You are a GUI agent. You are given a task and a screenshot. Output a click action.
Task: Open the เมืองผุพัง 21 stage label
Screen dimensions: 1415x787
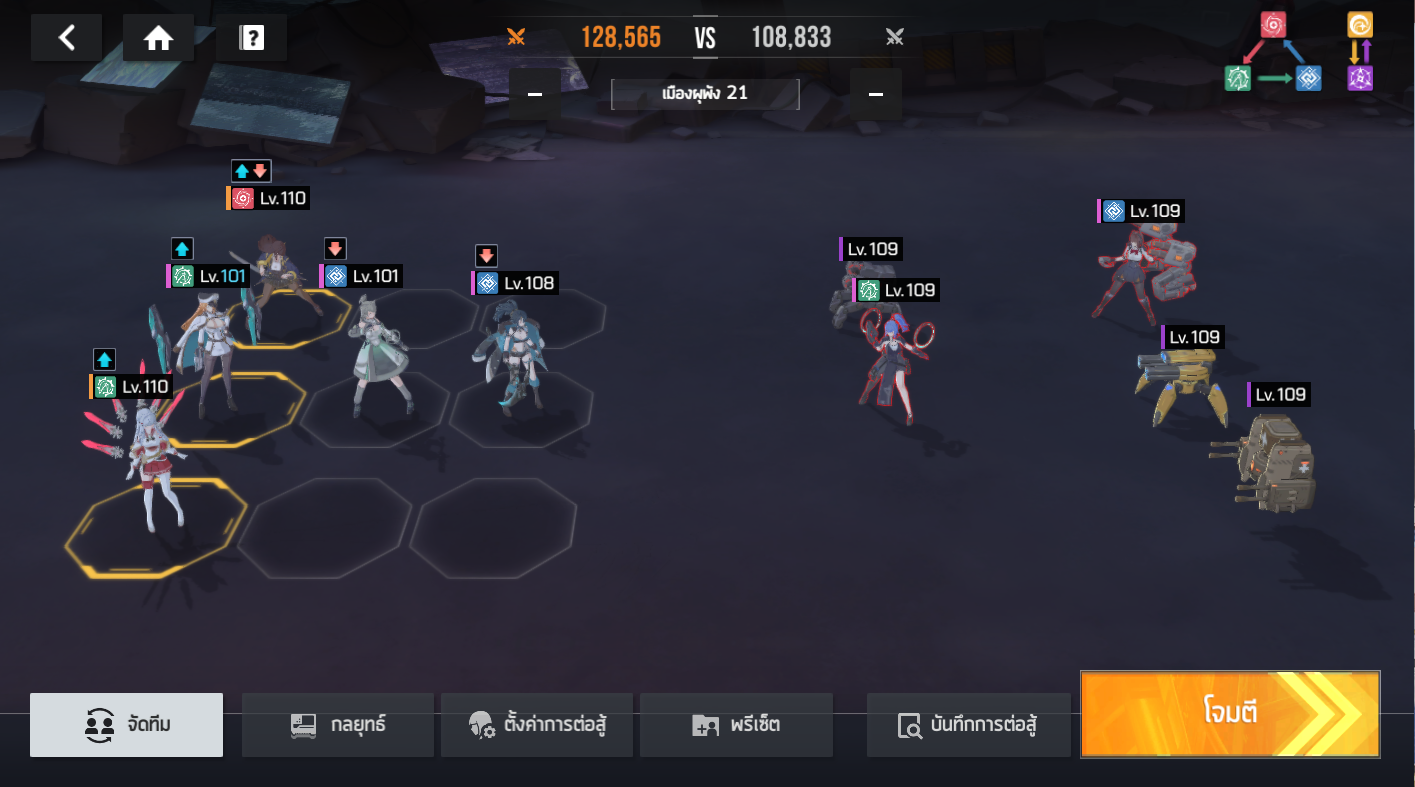(705, 94)
